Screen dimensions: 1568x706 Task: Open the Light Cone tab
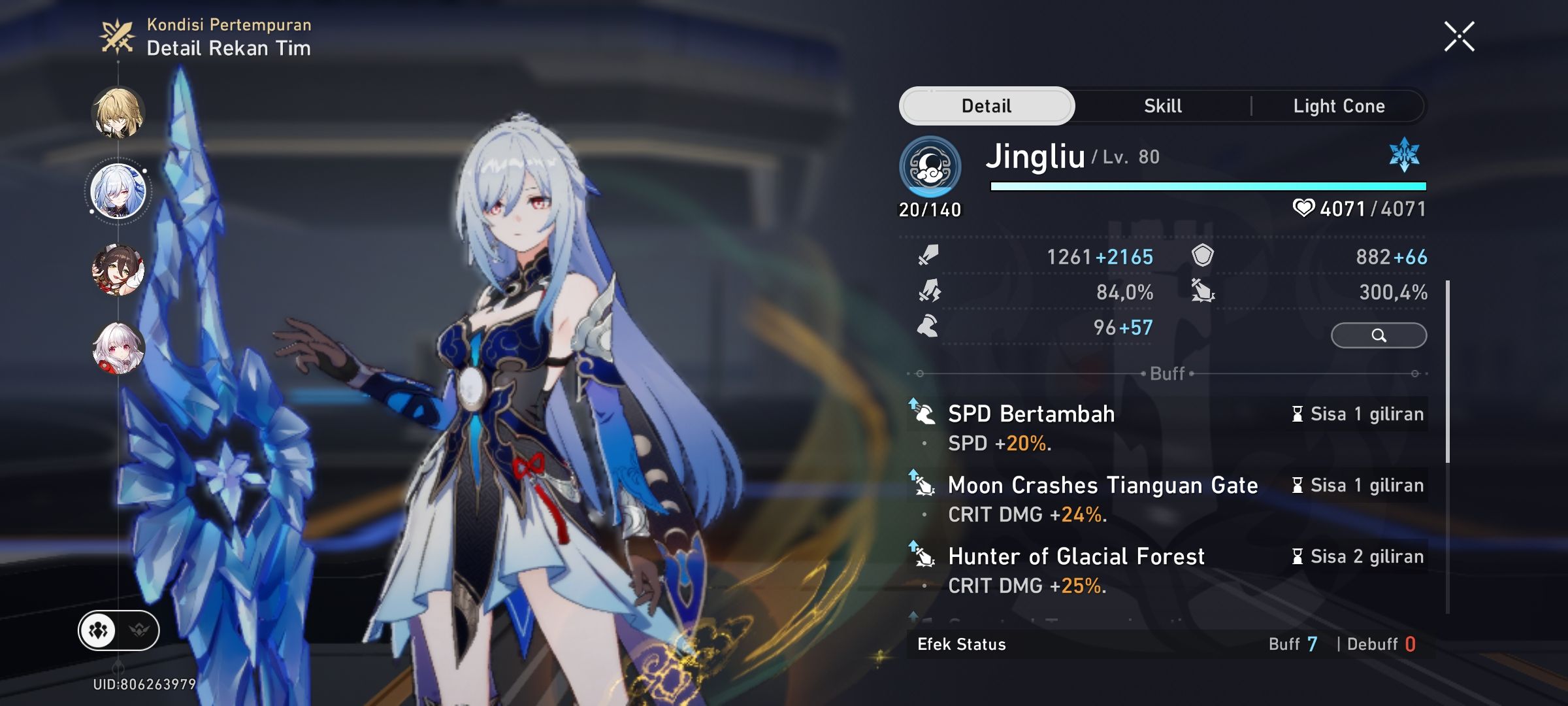[1339, 105]
